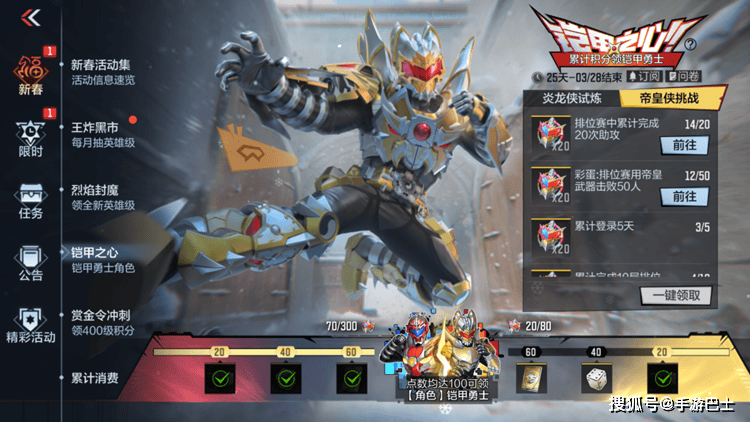Open the 新春活动集 event entry

103,72
